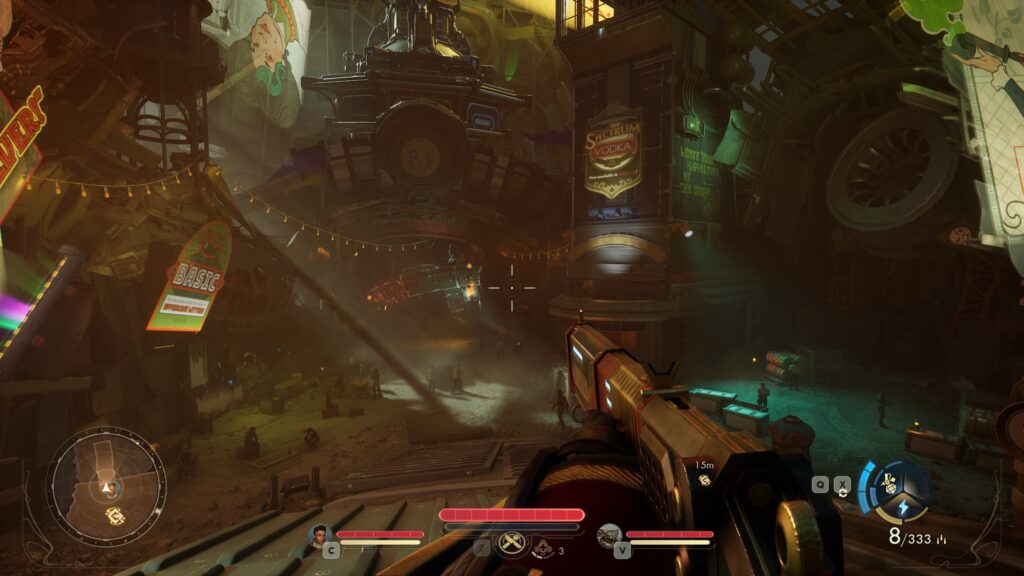Choose the lightning bolt ammo segment
Screen dimensions: 1024x576
click(x=901, y=508)
